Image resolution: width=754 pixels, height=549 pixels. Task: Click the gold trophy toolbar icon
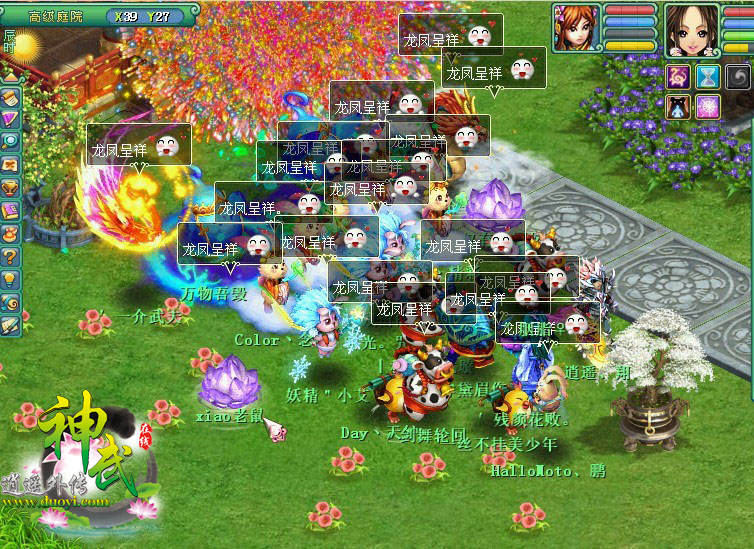pyautogui.click(x=10, y=187)
